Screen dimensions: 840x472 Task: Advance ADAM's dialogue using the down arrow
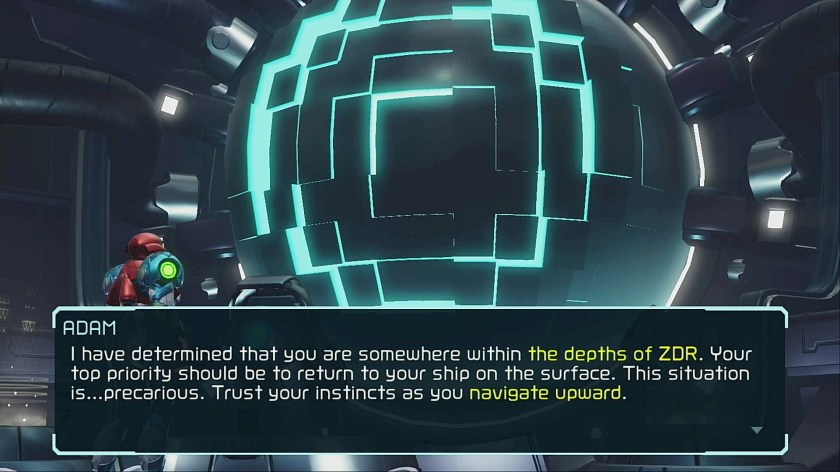[756, 429]
